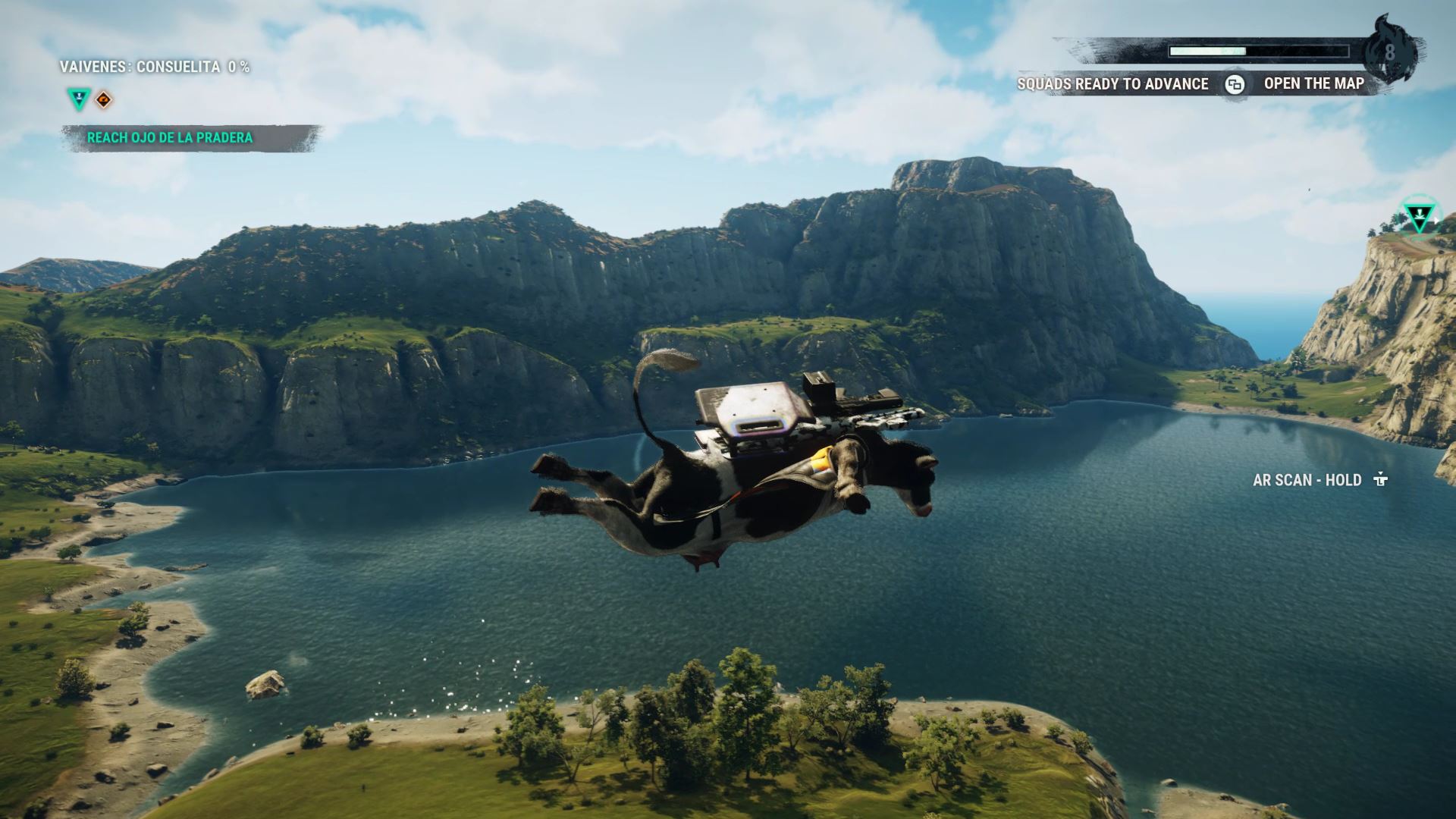Select the green objective waypoint marker

1418,218
